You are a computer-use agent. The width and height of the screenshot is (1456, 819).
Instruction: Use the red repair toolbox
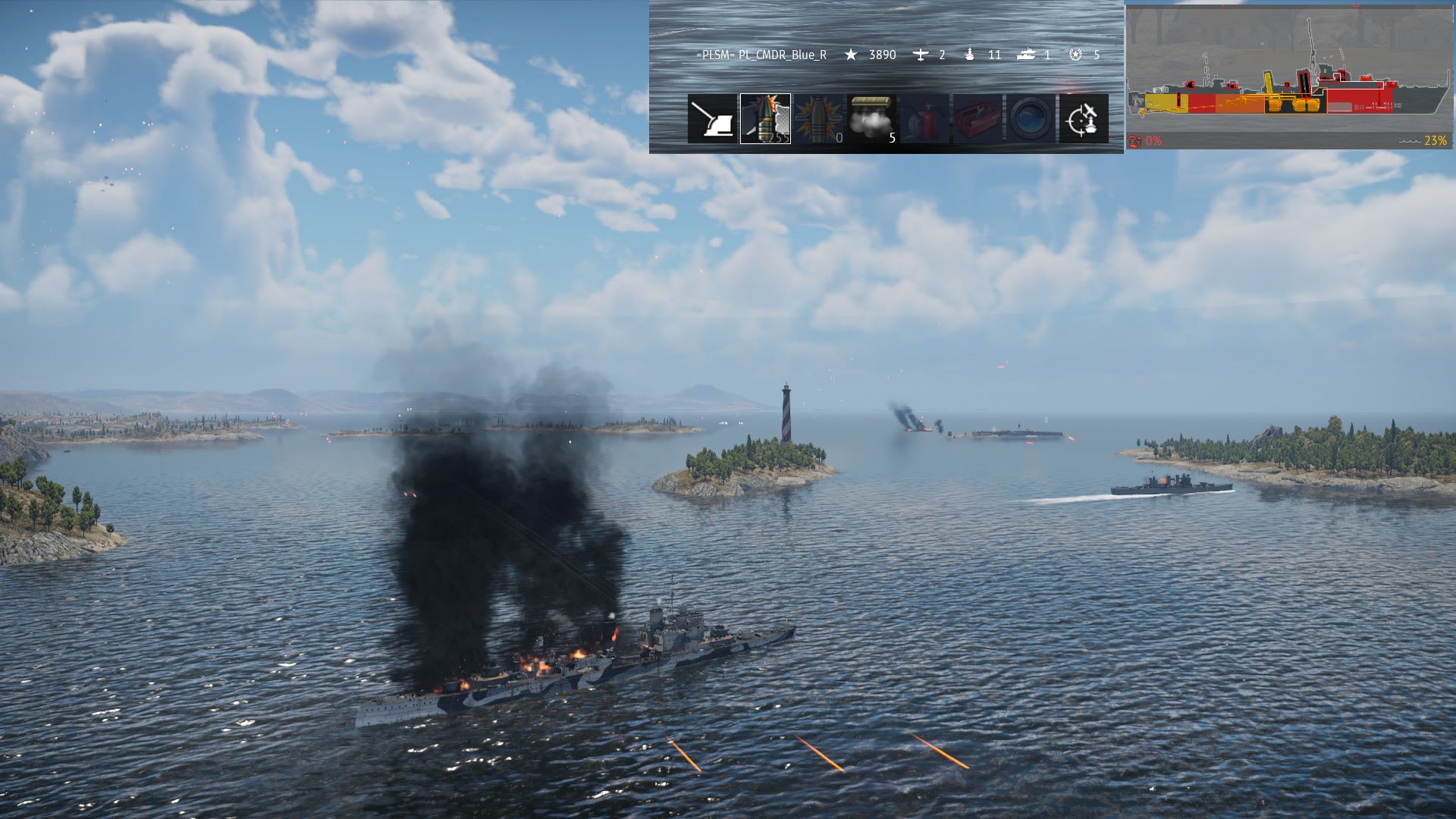(x=977, y=119)
